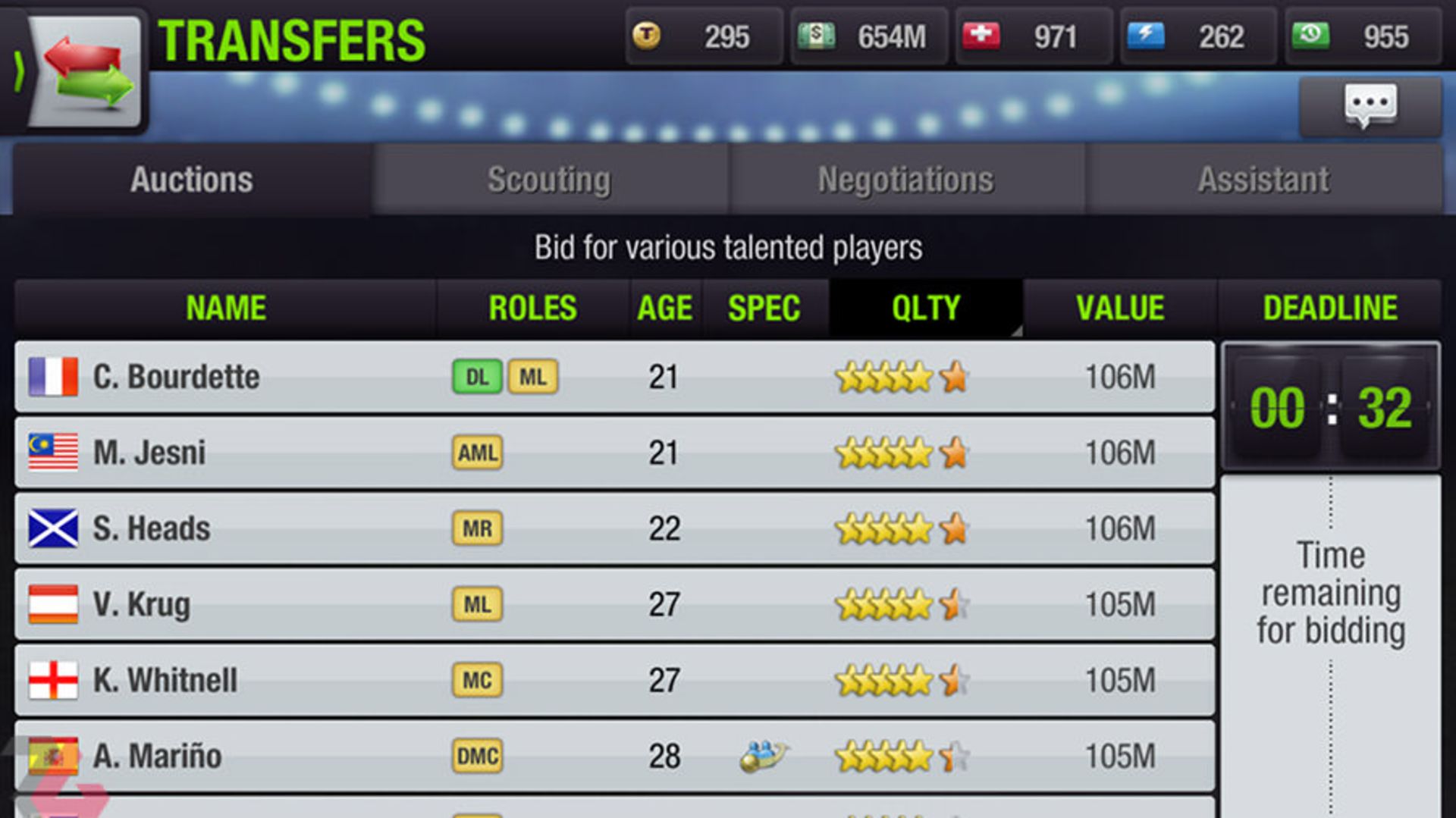Screen dimensions: 1456x818
Task: Open the Scouting tab
Action: (549, 180)
